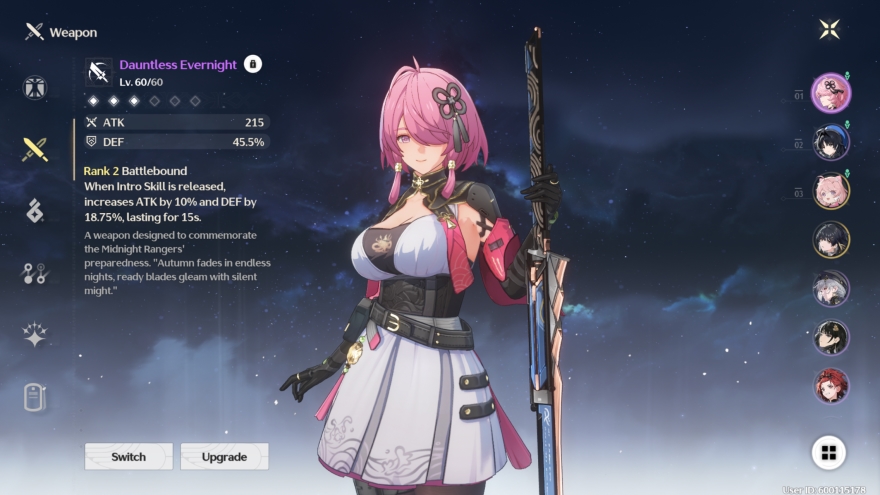Select the pink-haired character in slot 01
The image size is (880, 495).
tap(831, 93)
